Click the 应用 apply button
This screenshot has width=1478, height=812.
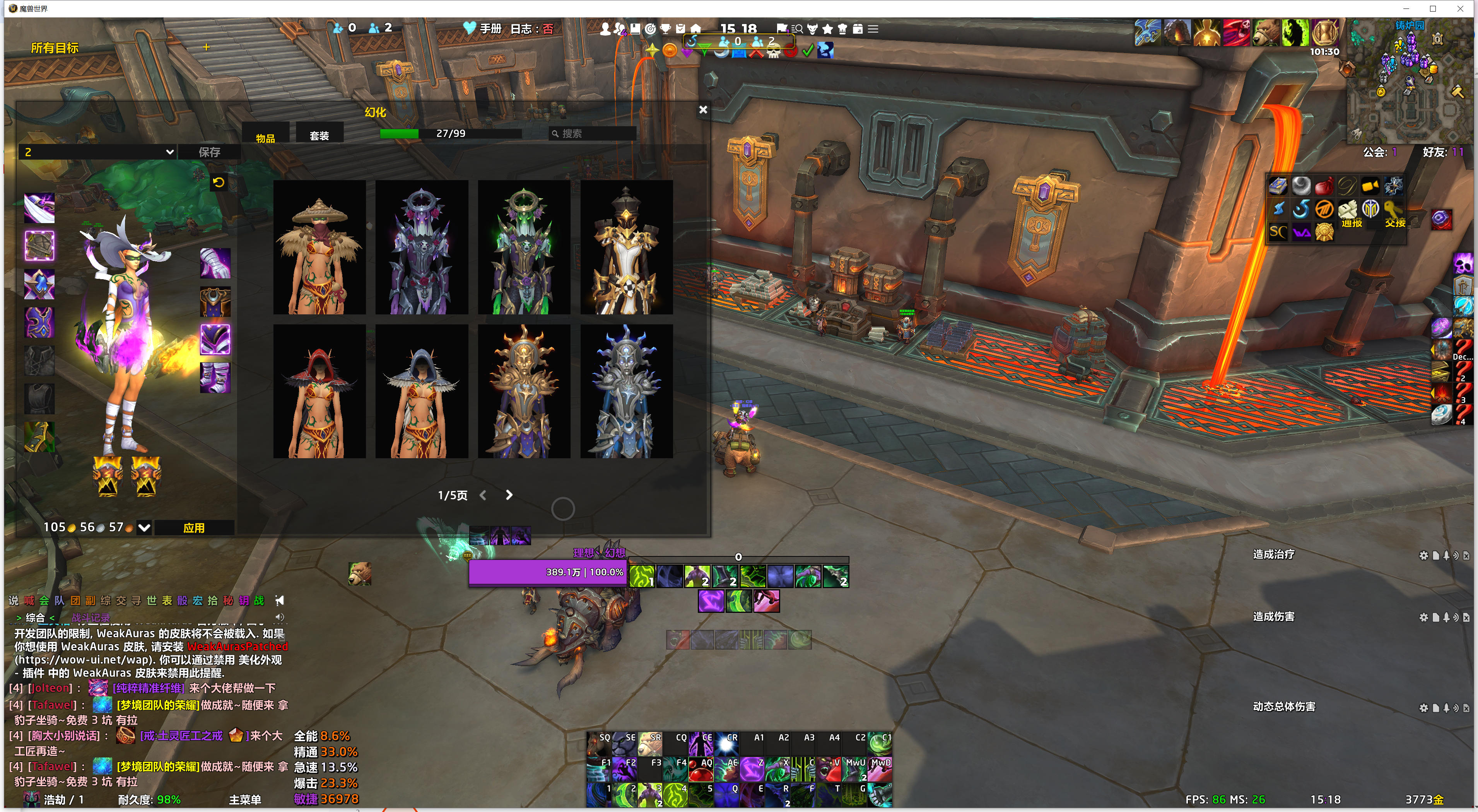tap(194, 527)
